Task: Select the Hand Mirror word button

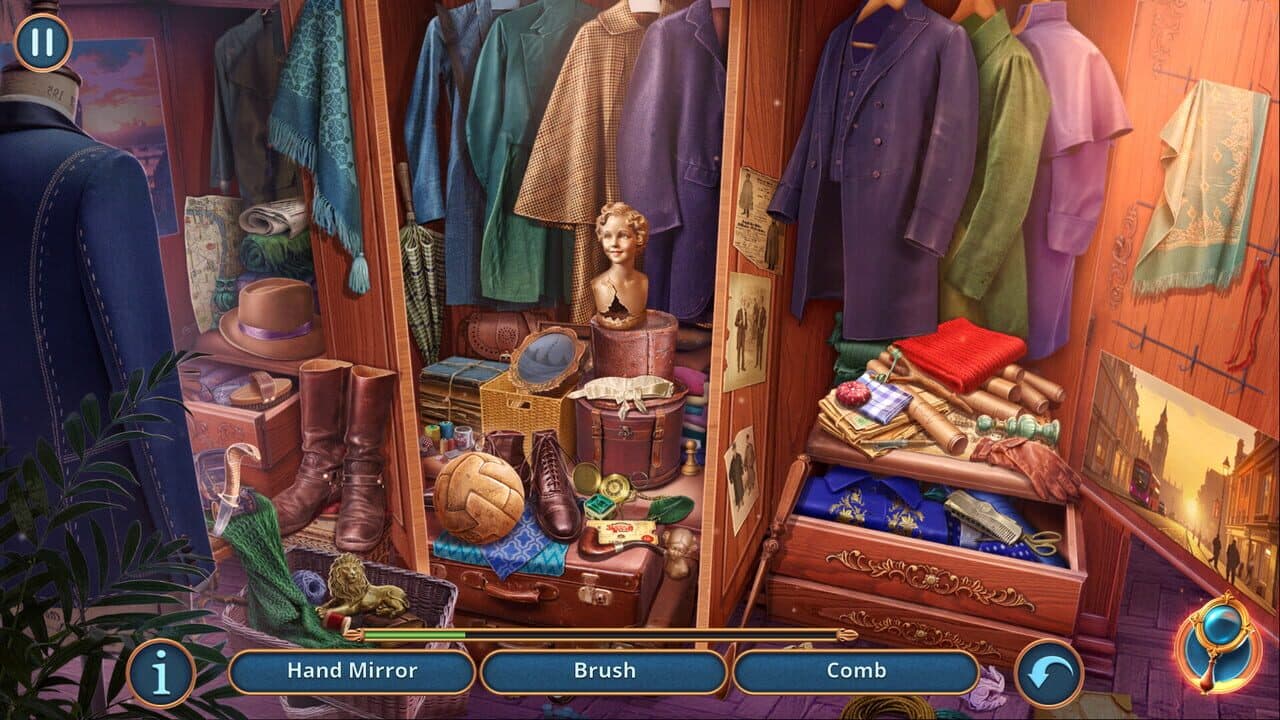Action: (x=352, y=671)
